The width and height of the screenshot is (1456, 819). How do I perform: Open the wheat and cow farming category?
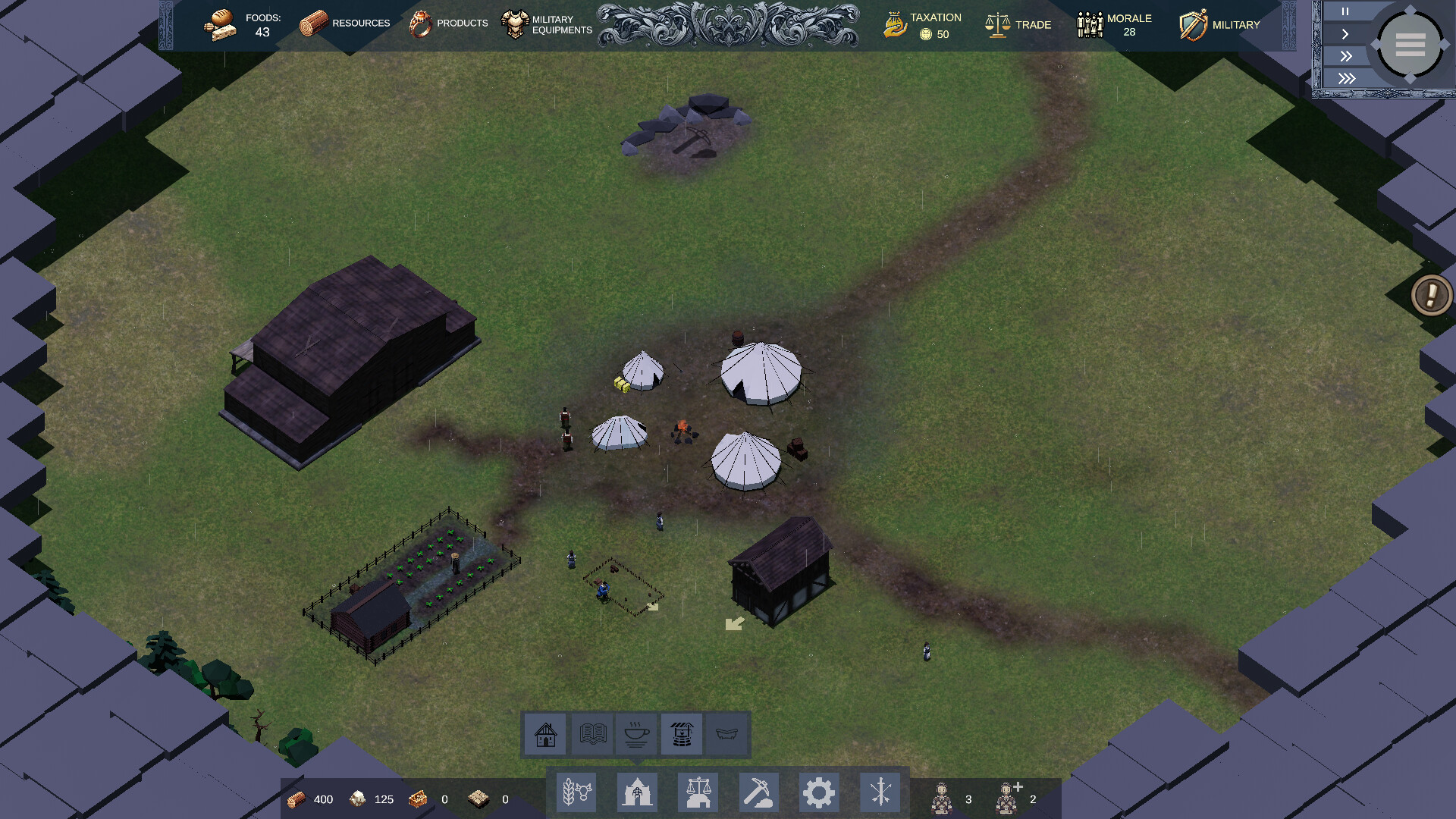(576, 792)
